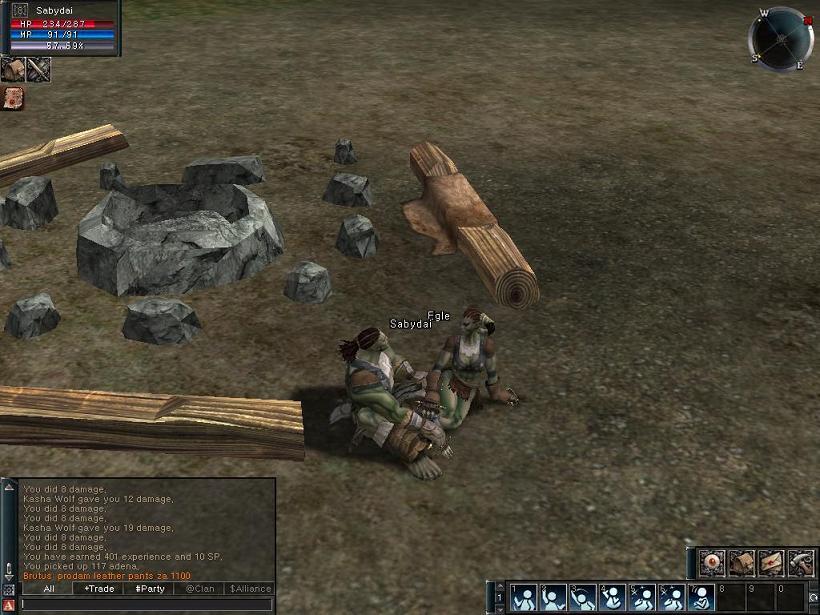This screenshot has height=615, width=820.
Task: Click the red-sealed scroll icon under the status bars
Action: point(13,98)
